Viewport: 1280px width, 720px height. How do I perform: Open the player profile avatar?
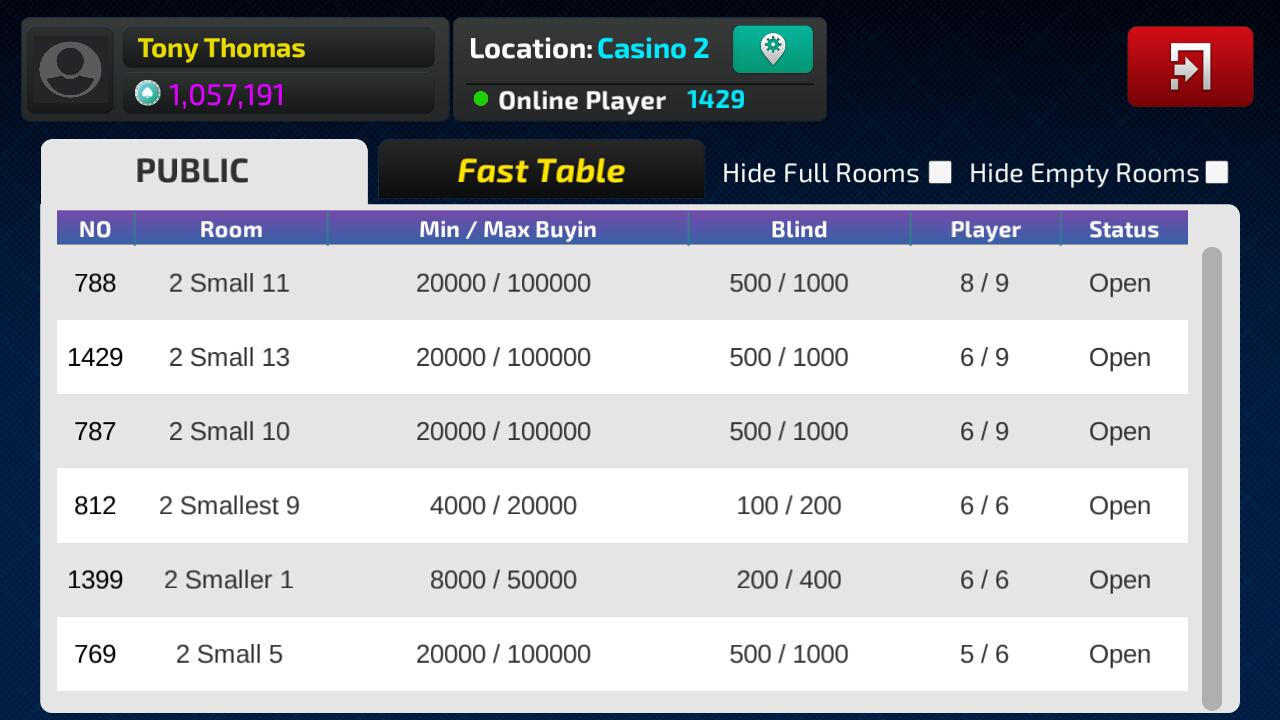coord(69,68)
